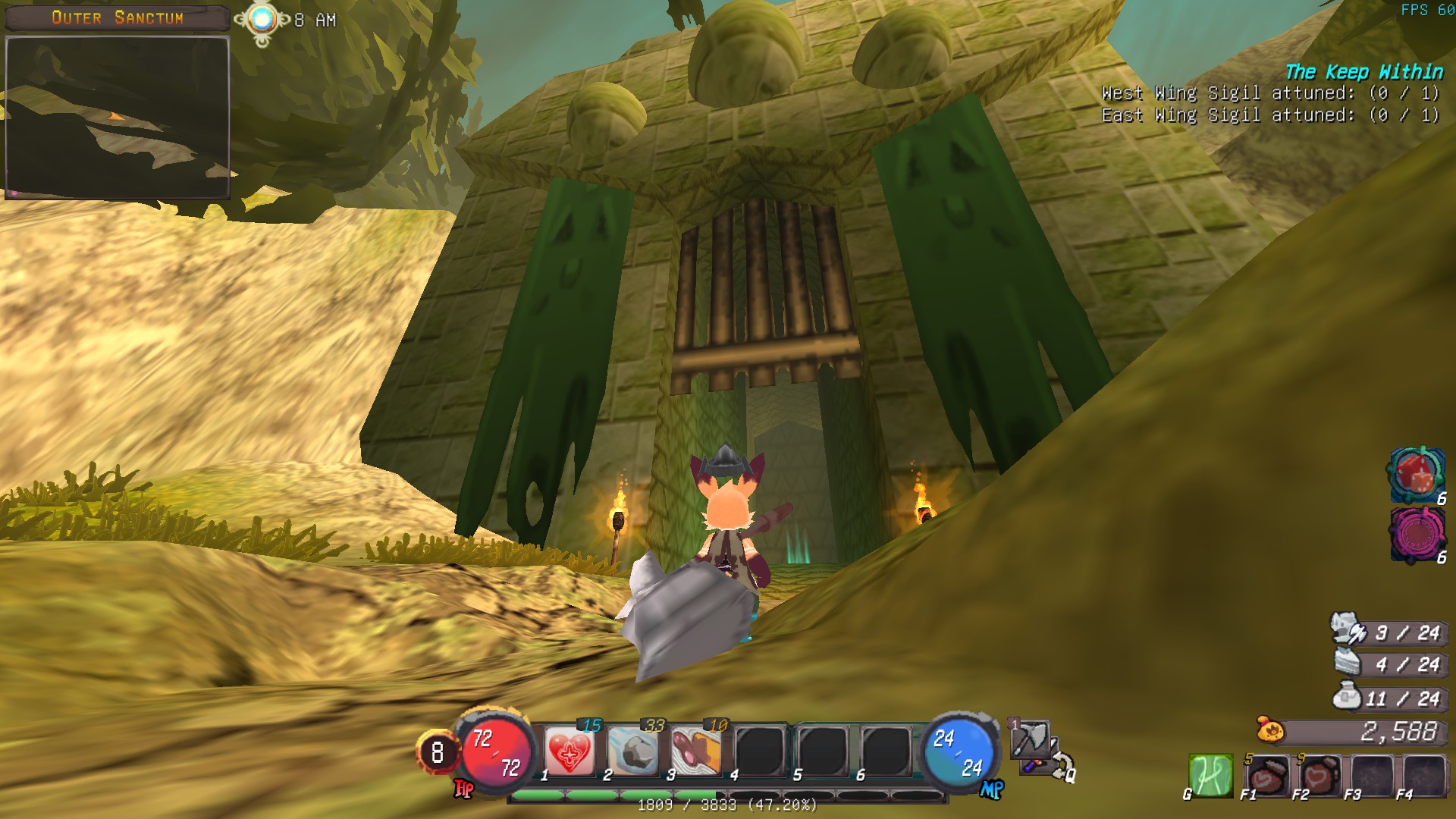The width and height of the screenshot is (1456, 819).
Task: Open the equipment bag helmet icon
Action: (1347, 631)
